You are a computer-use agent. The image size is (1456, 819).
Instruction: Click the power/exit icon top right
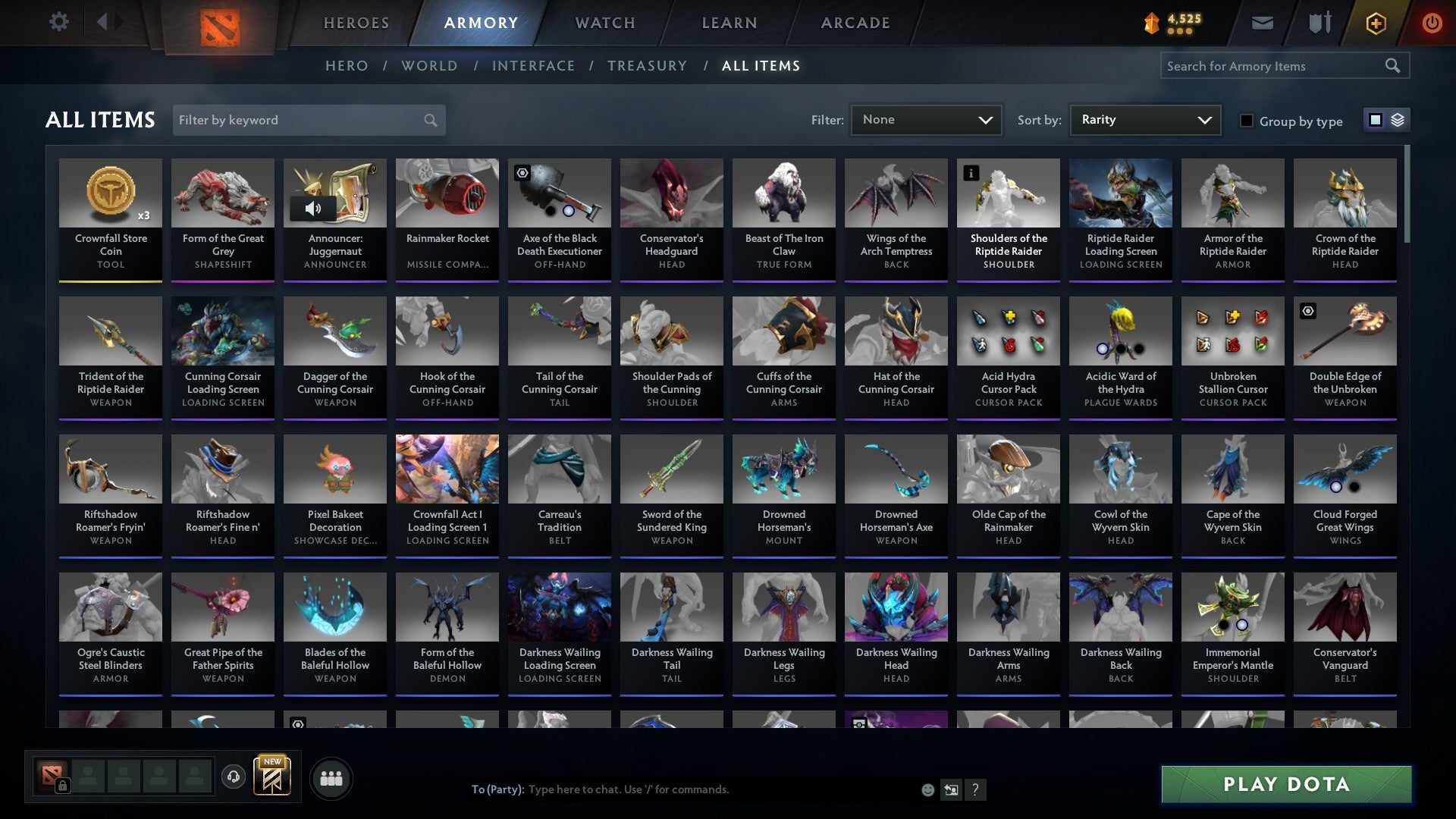pos(1432,23)
